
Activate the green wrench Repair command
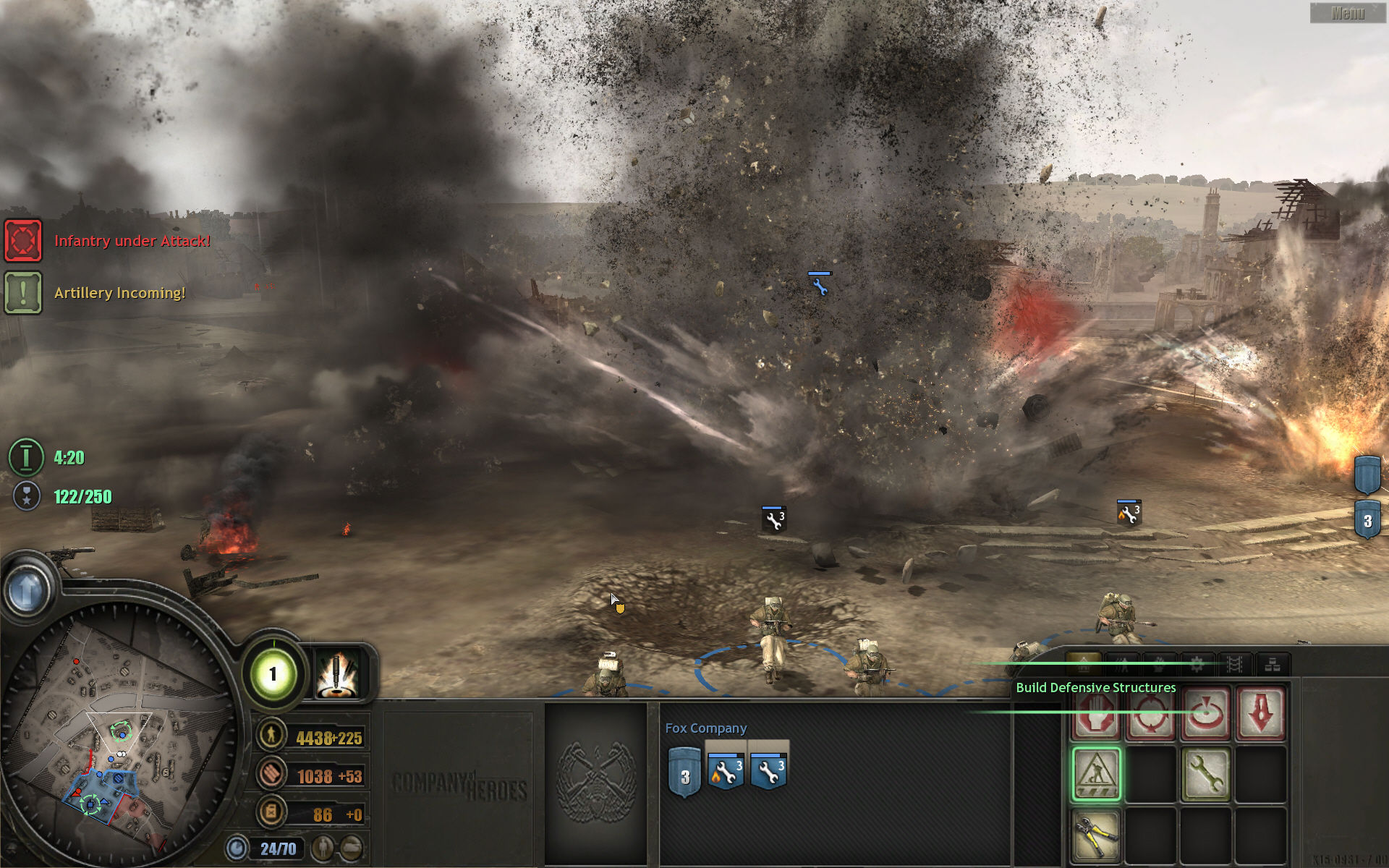[1205, 775]
